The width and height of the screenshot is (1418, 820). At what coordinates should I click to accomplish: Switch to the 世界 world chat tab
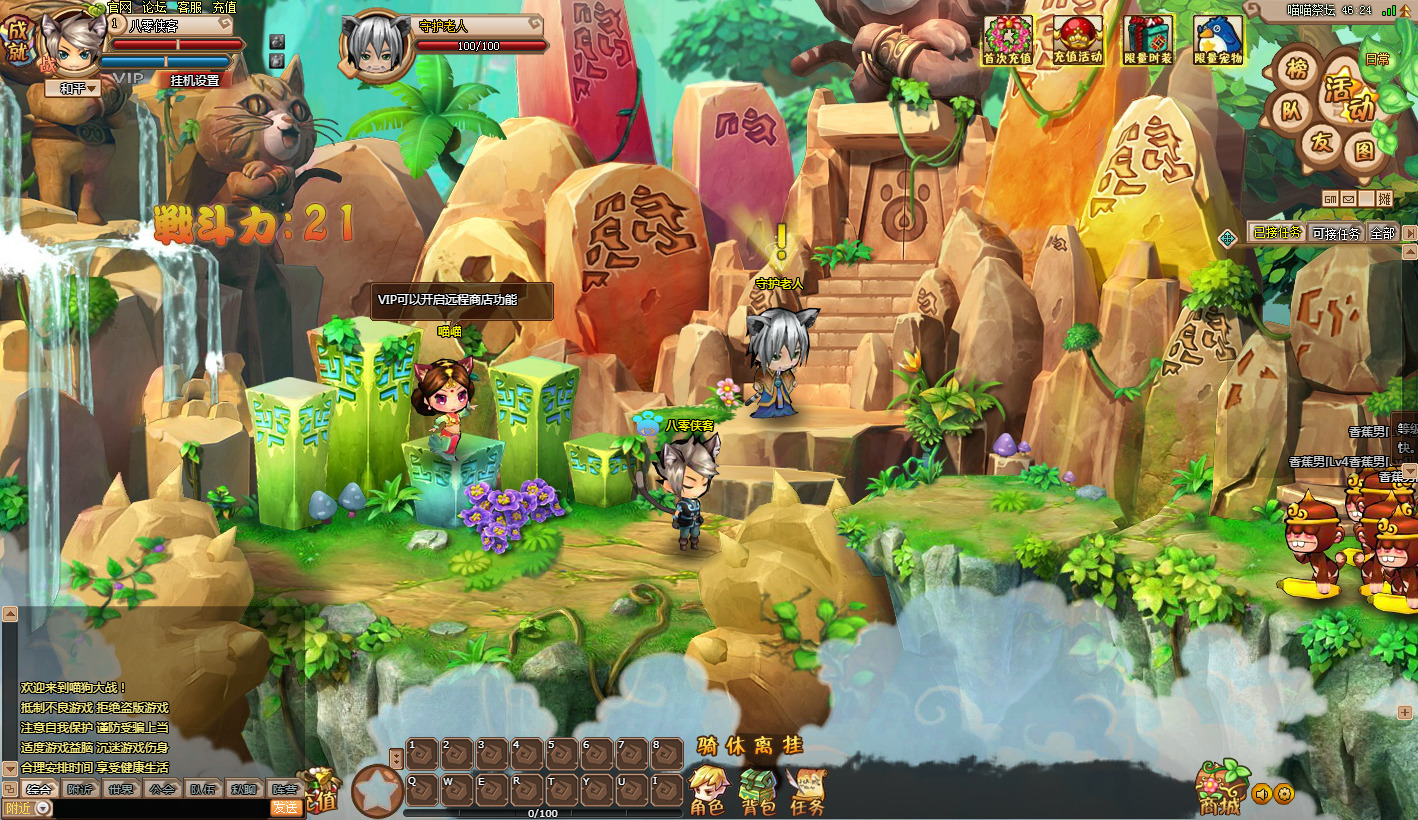[x=120, y=788]
